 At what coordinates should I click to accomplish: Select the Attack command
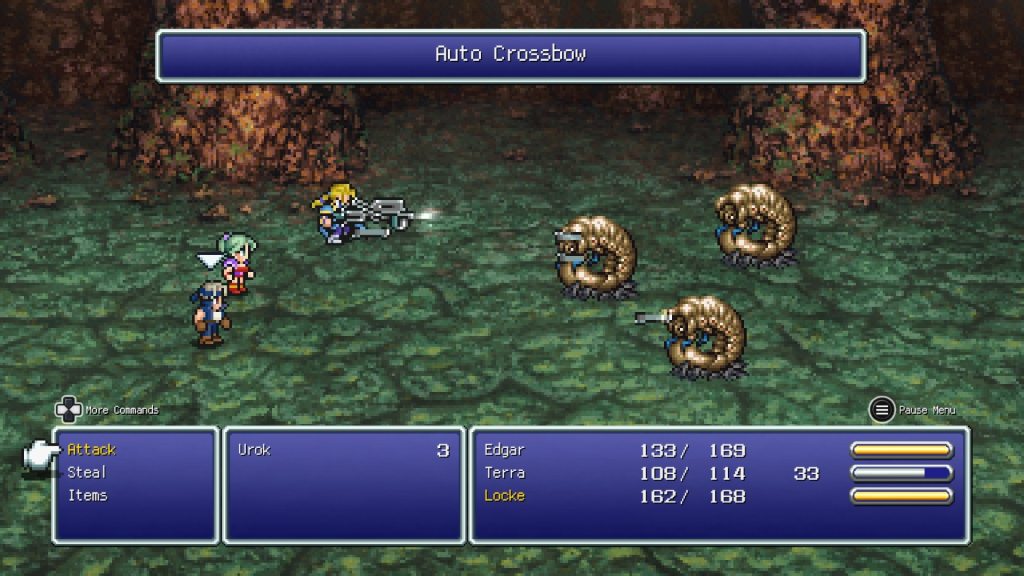tap(92, 450)
